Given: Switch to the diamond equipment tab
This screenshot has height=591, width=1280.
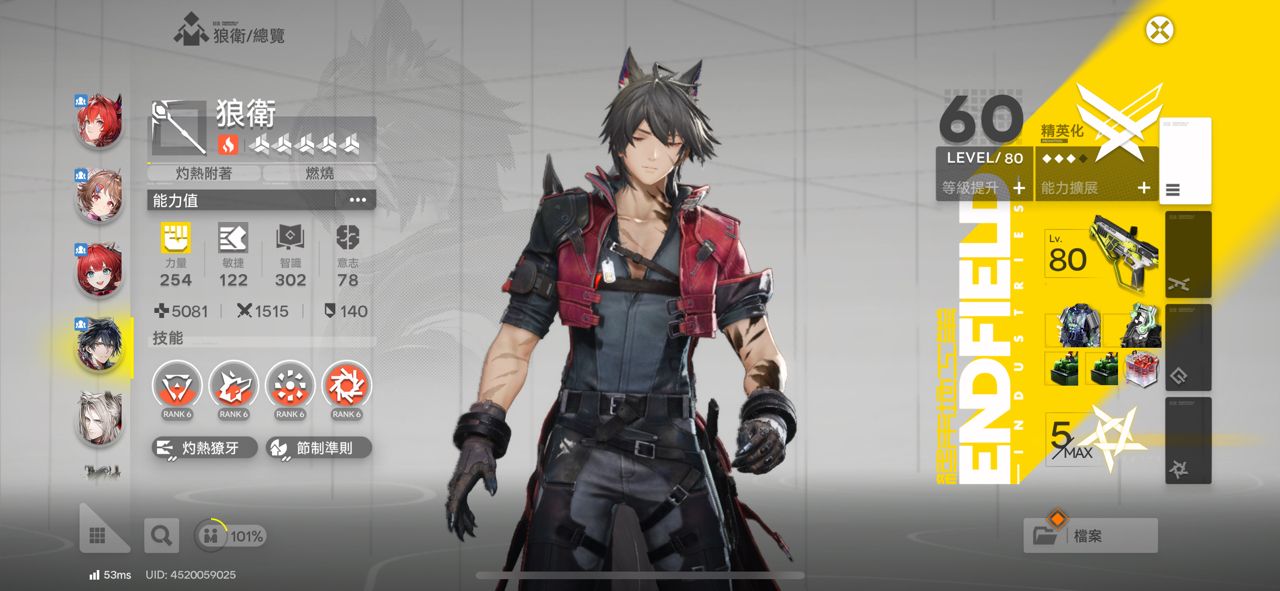Looking at the screenshot, I should click(x=1188, y=347).
